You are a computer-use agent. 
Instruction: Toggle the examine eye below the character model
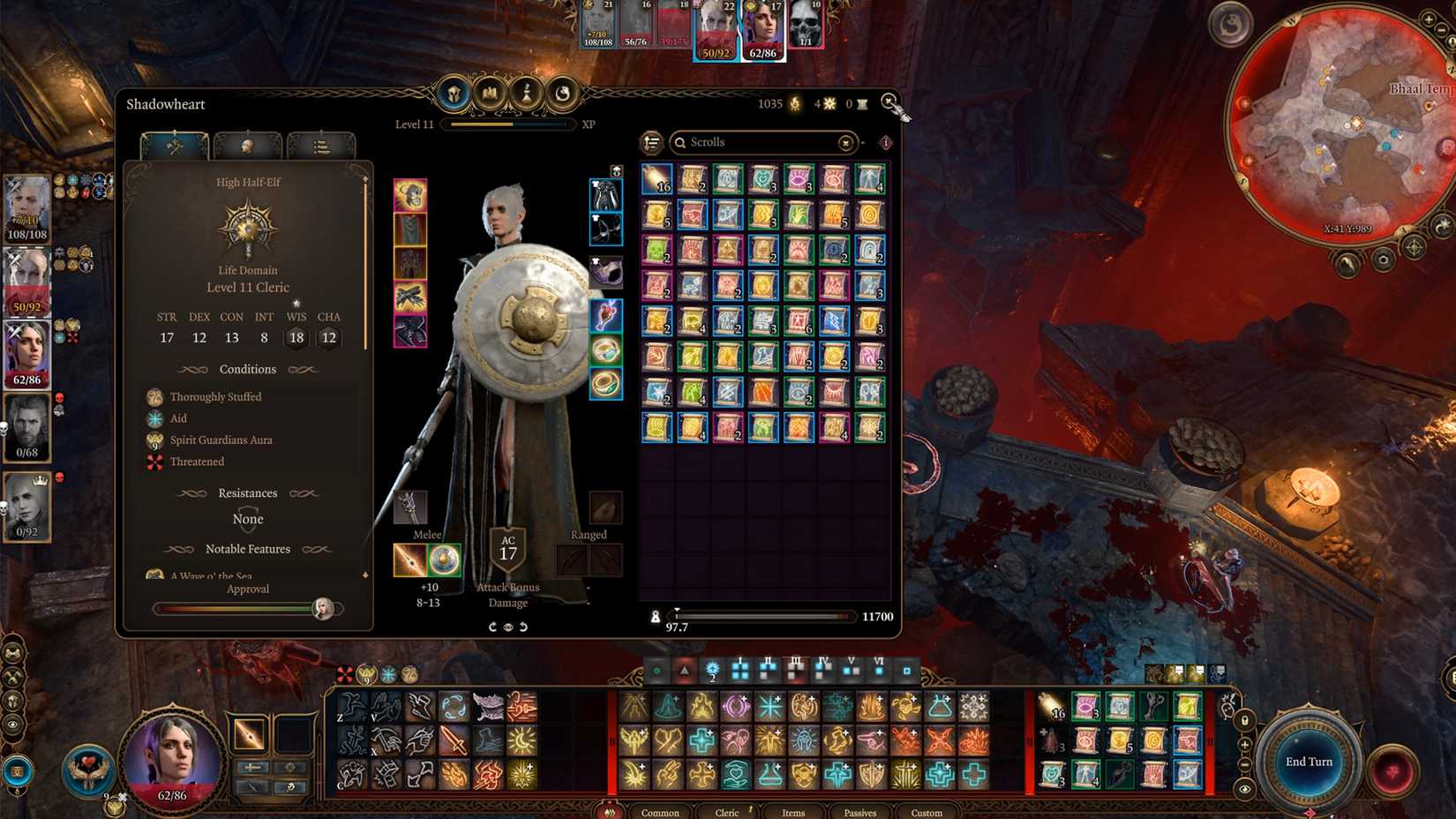(507, 627)
